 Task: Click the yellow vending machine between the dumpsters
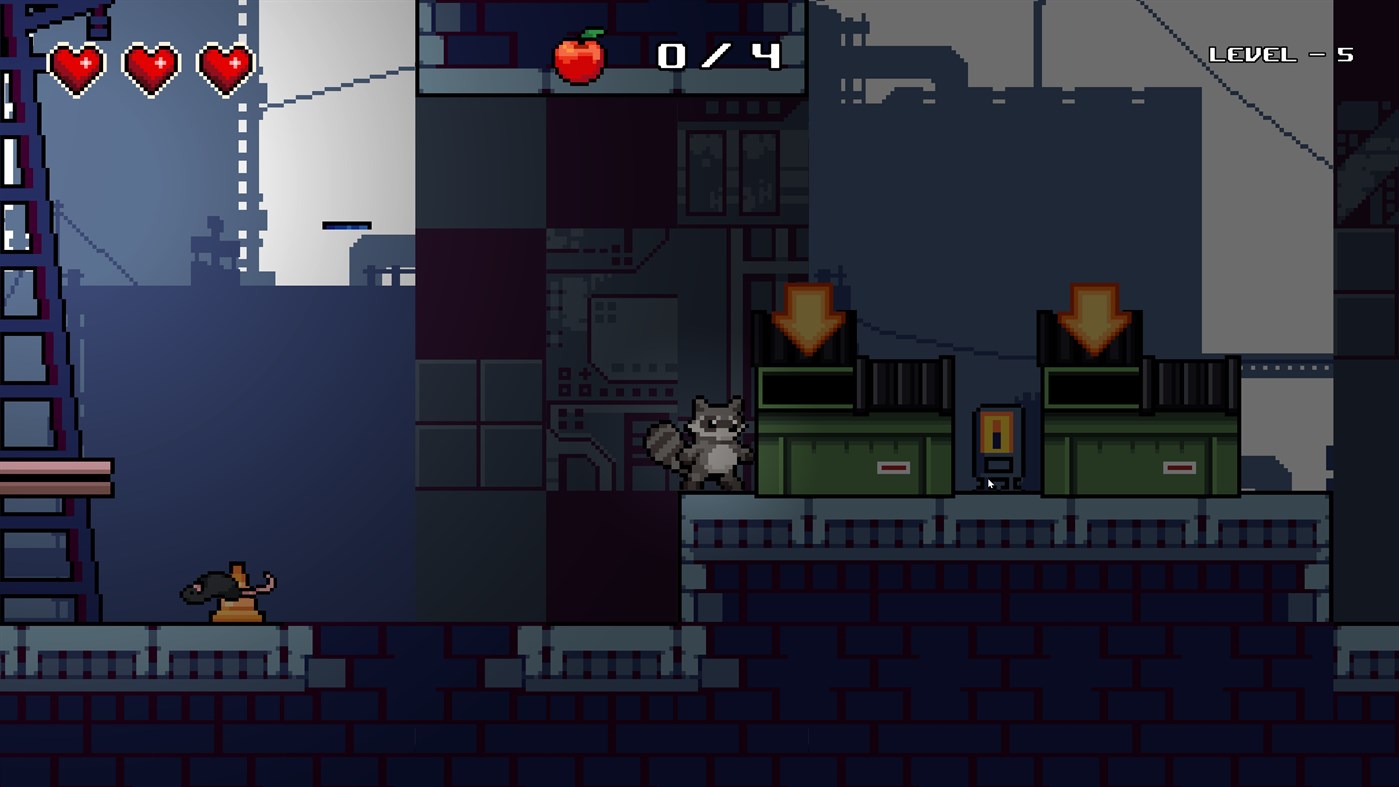click(x=998, y=445)
